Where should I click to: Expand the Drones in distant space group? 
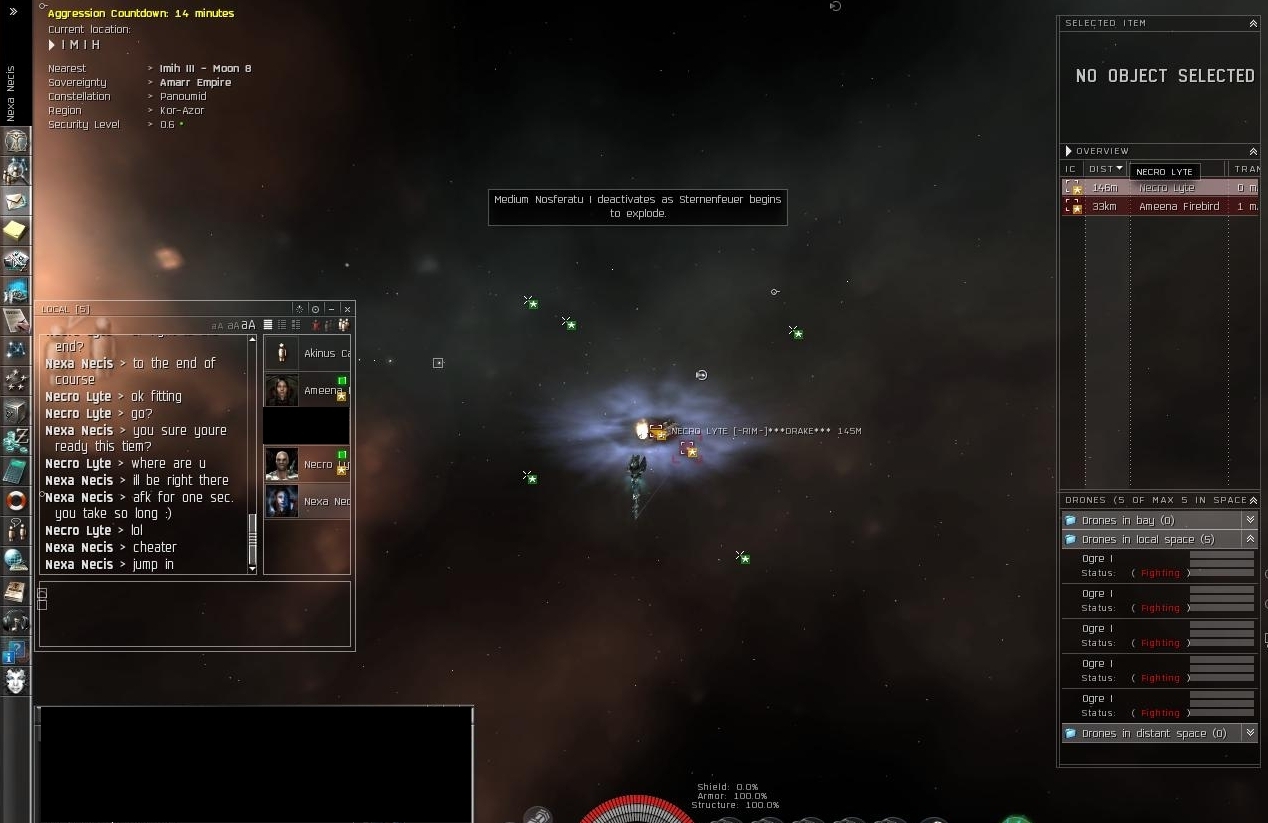click(x=1249, y=733)
